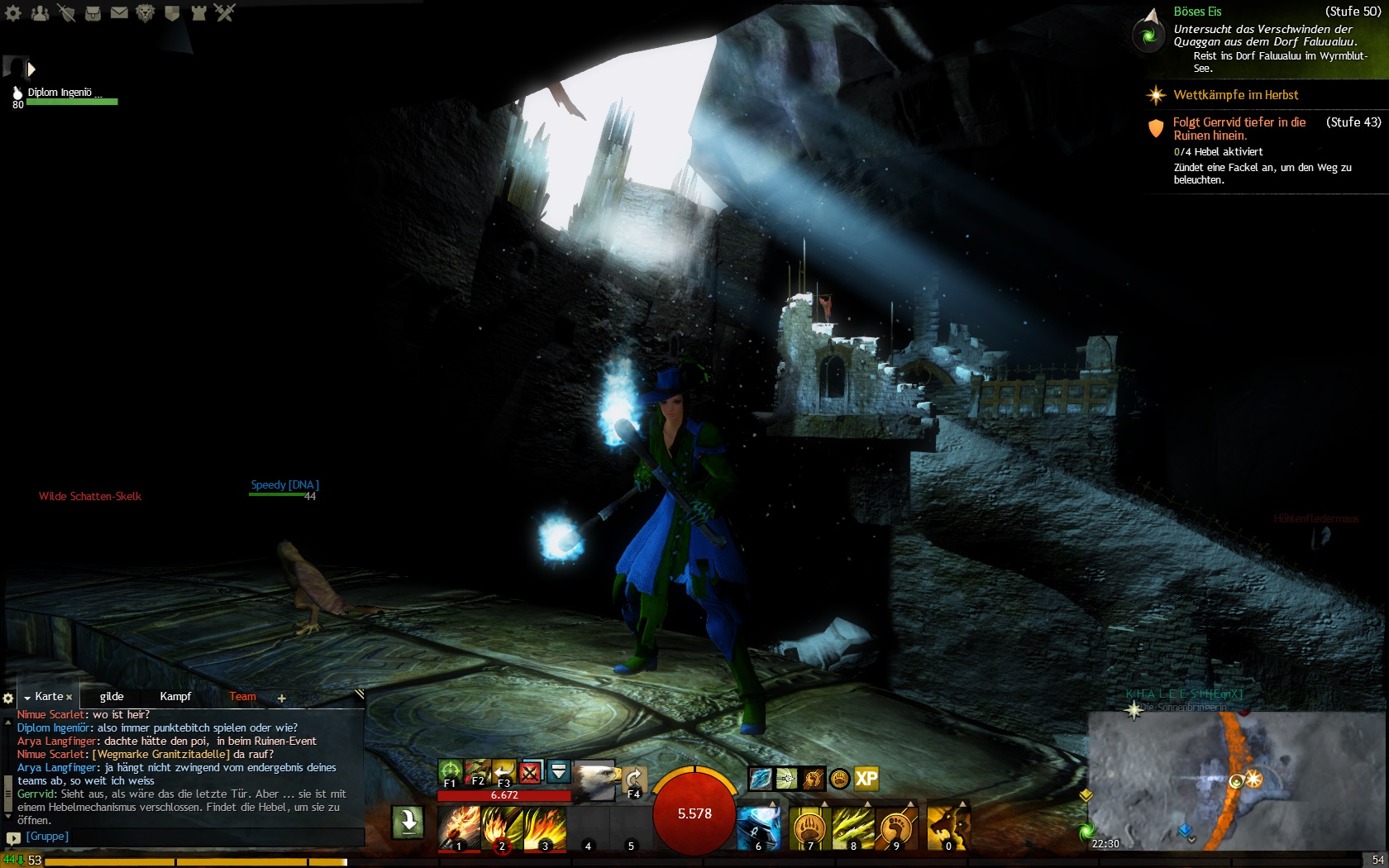Open the game menu gear icon
1389x868 pixels.
pos(13,12)
